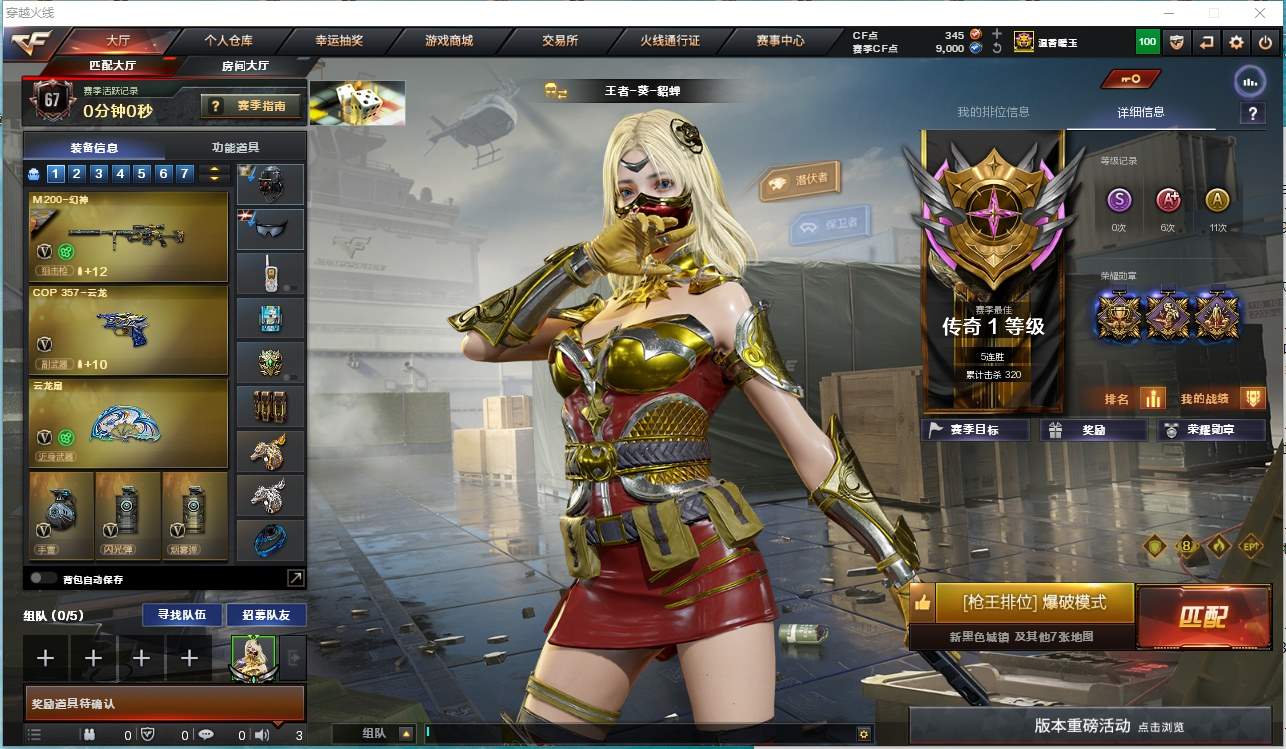View 我的排位信息 tab
Image resolution: width=1286 pixels, height=749 pixels.
[993, 112]
